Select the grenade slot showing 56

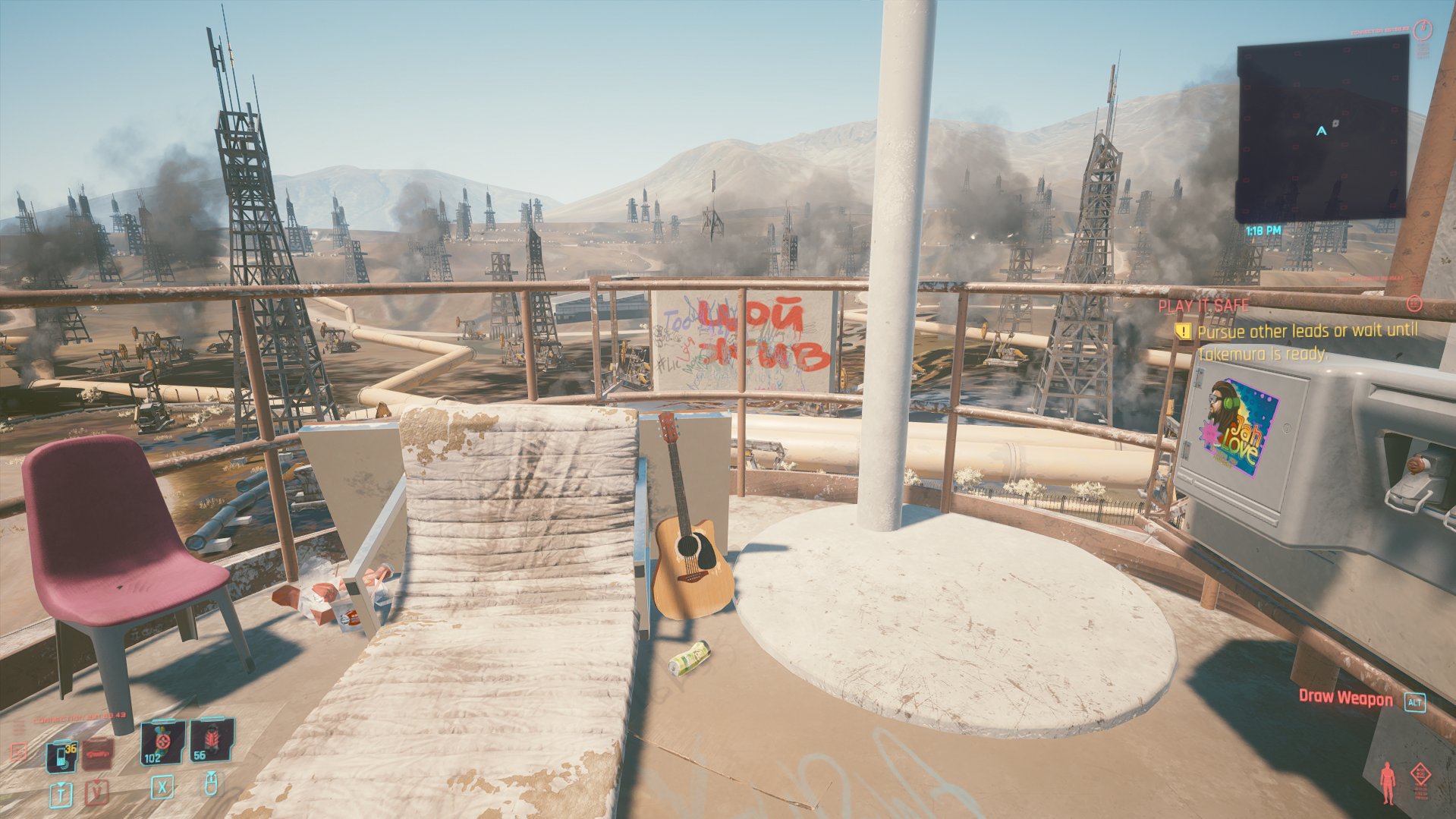coord(210,740)
